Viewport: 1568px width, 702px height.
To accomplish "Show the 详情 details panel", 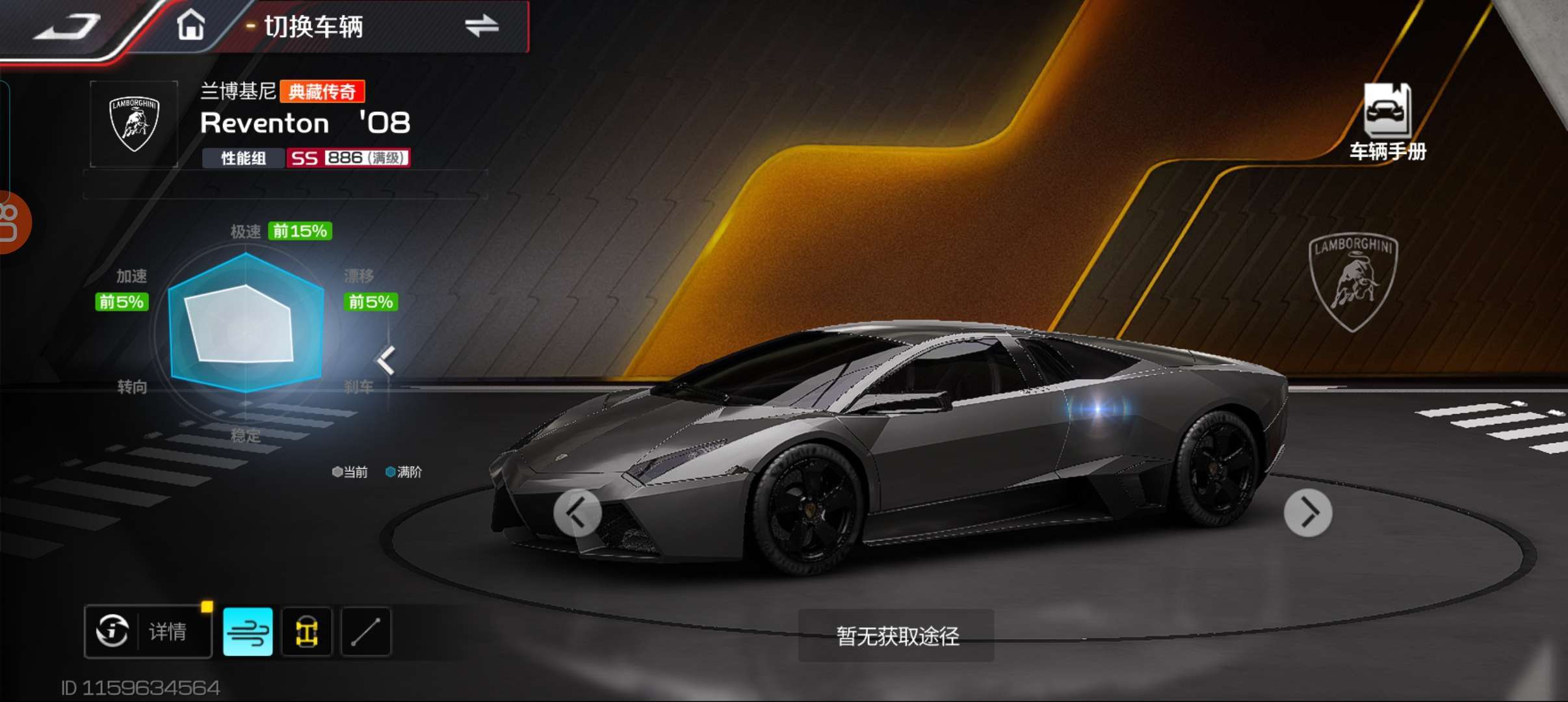I will (148, 631).
